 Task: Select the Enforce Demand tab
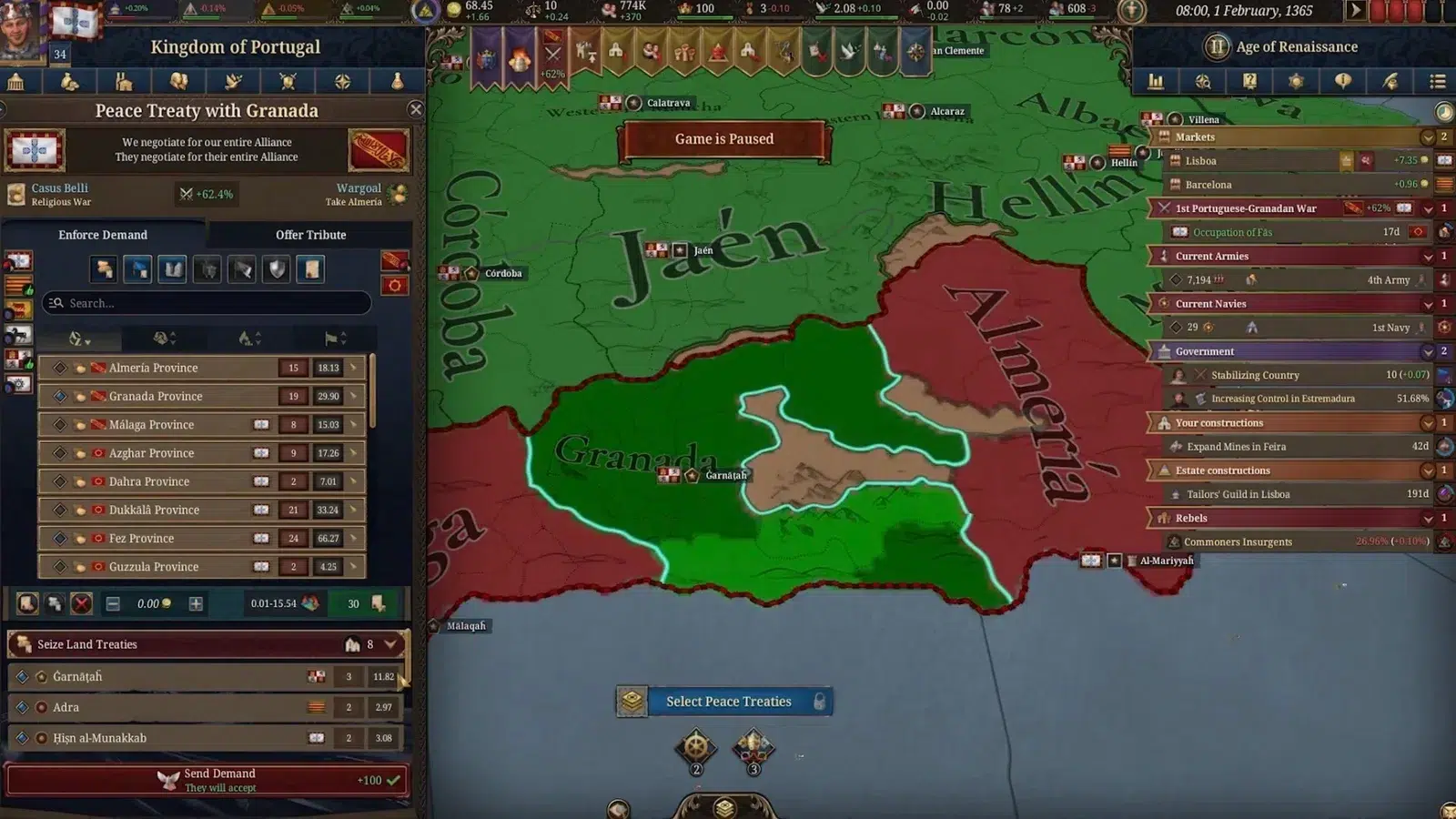pyautogui.click(x=104, y=235)
